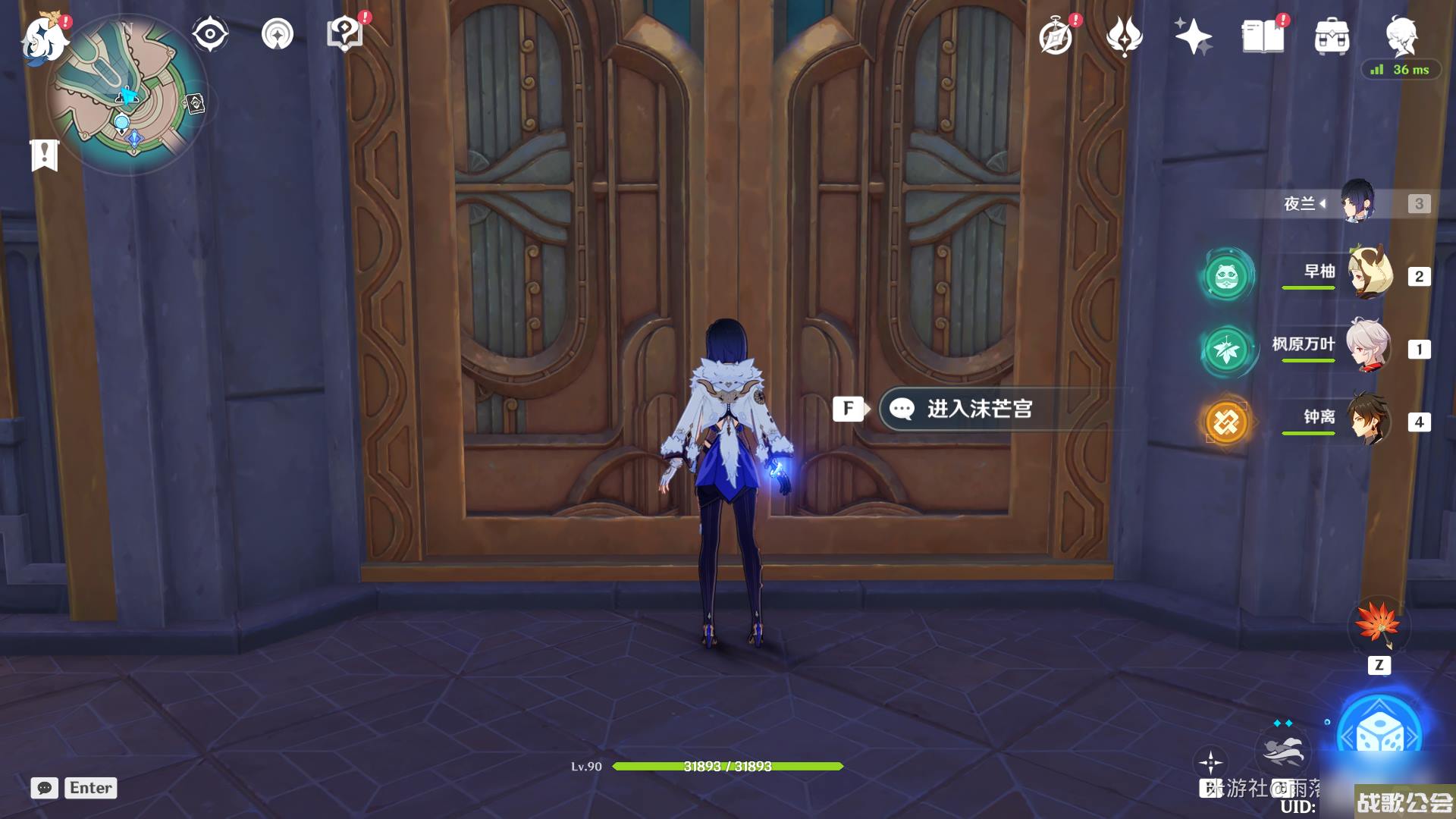
Task: Open the chat box
Action: 45,788
